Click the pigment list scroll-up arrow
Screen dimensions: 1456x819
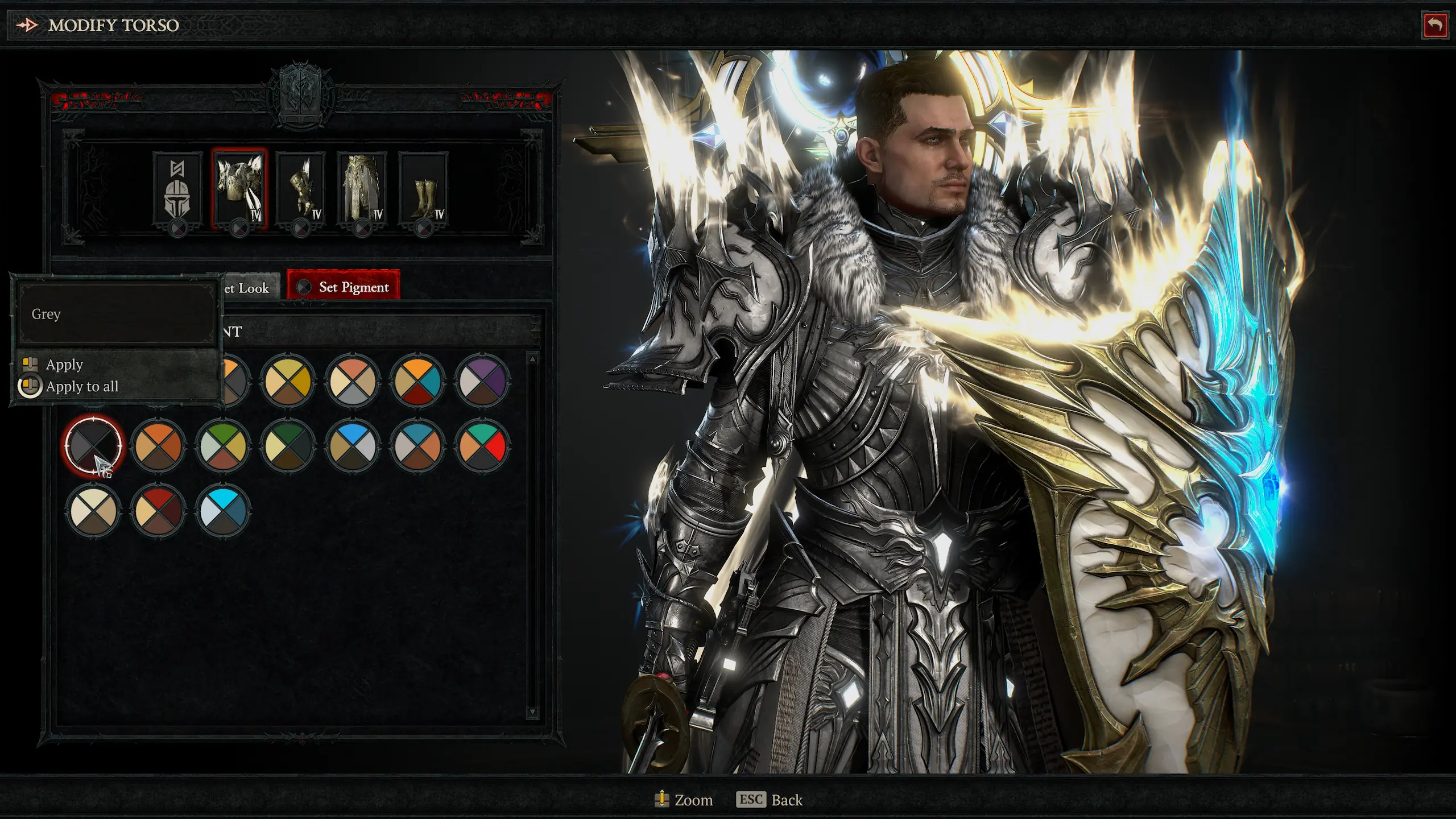(x=532, y=359)
